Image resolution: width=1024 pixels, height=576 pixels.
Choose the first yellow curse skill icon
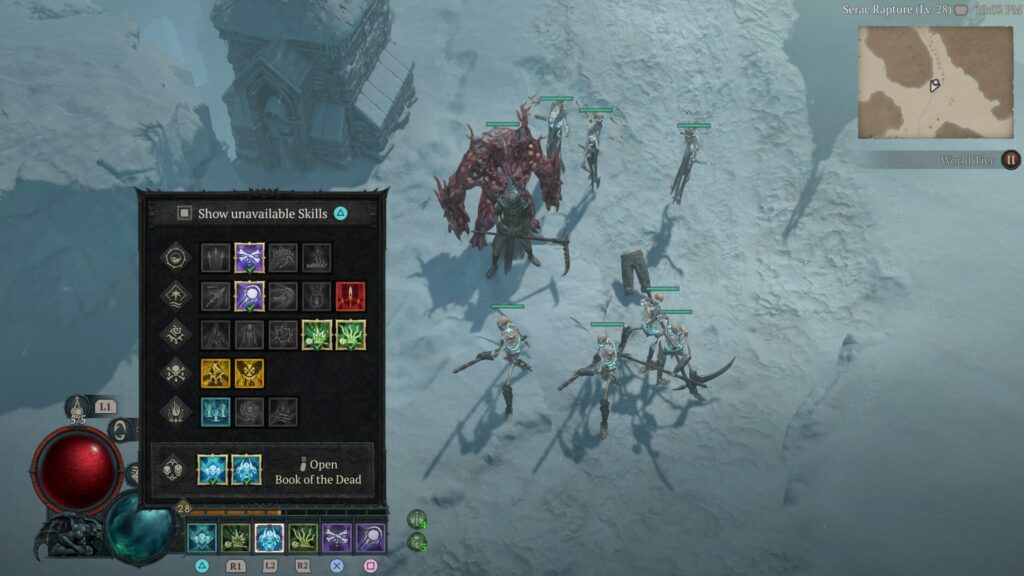pos(215,373)
